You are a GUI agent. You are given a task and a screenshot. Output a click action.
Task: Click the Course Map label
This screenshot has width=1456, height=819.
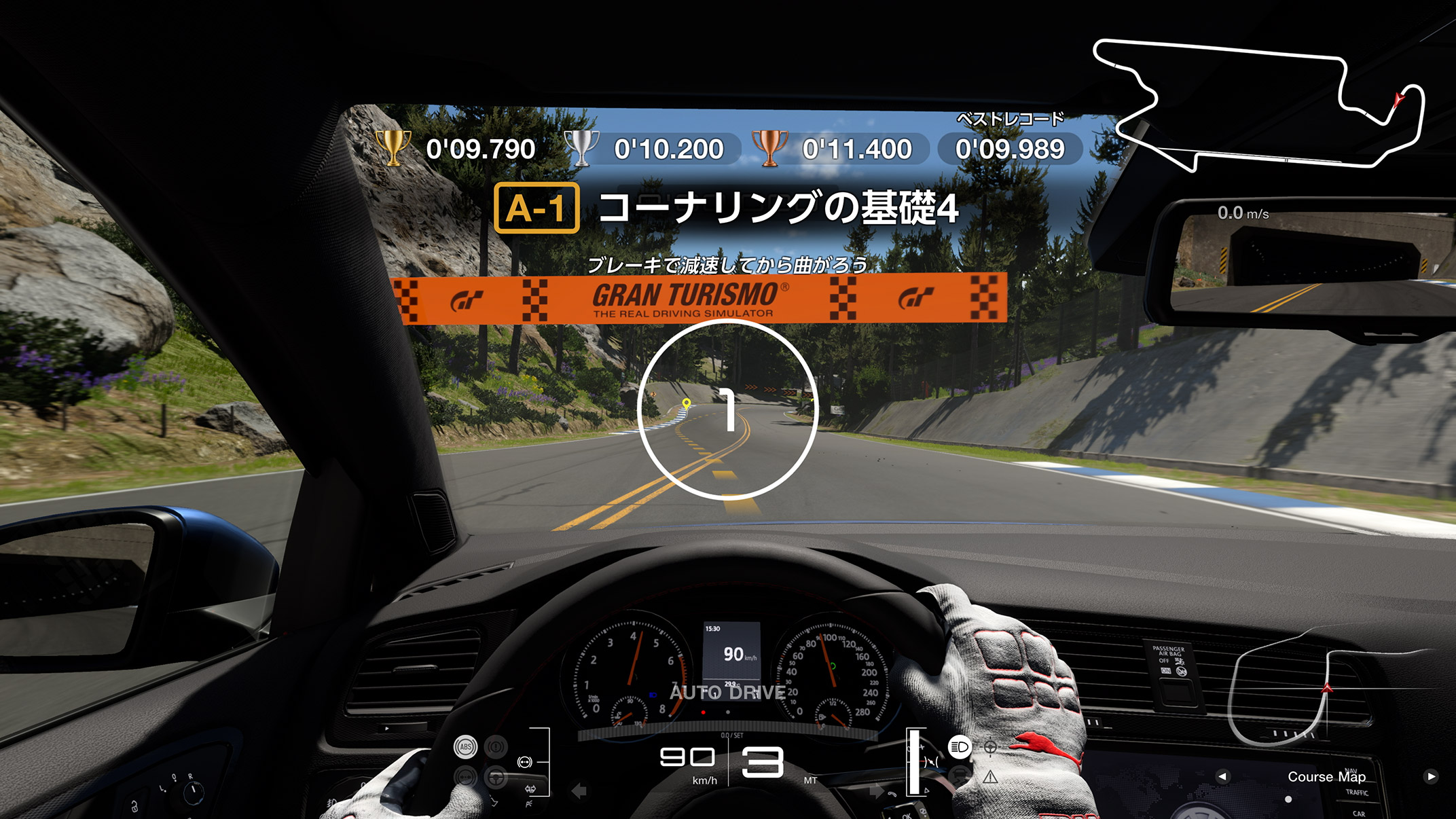pos(1326,776)
